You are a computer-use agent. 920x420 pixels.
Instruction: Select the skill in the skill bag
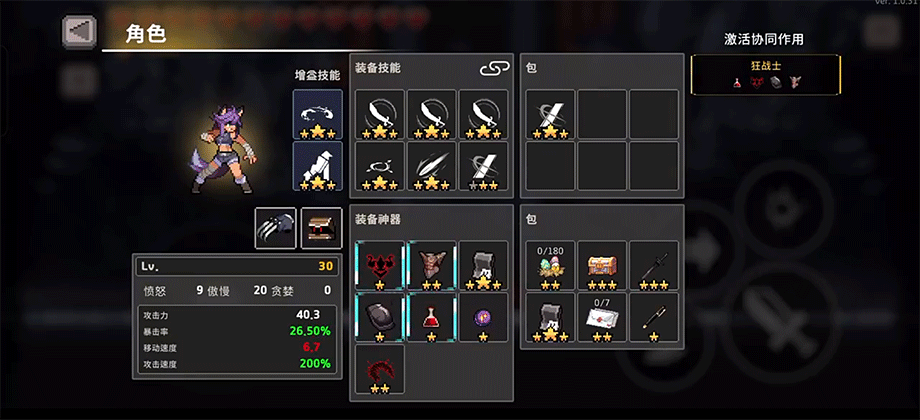pos(550,114)
